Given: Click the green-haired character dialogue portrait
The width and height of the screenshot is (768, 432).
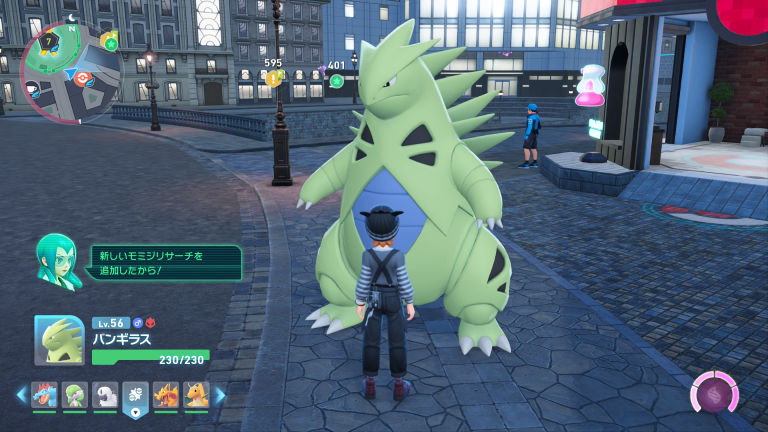Looking at the screenshot, I should 58,261.
